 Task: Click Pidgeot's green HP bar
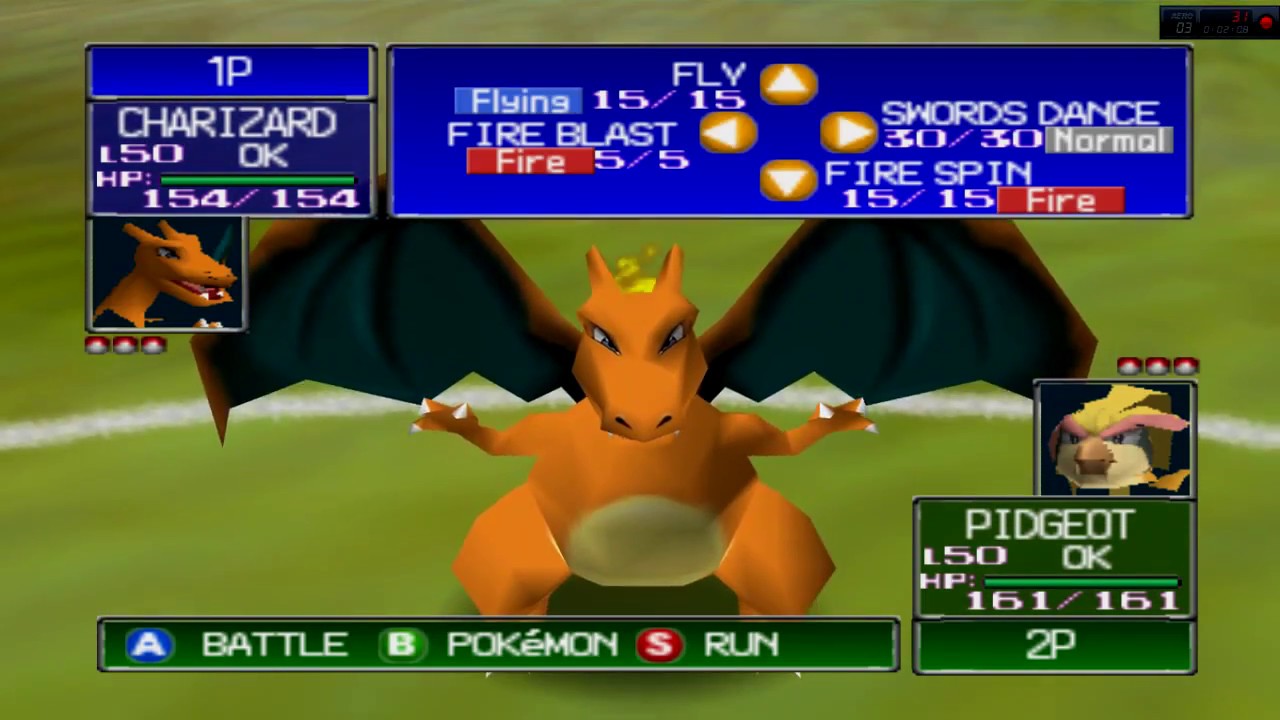1080,580
